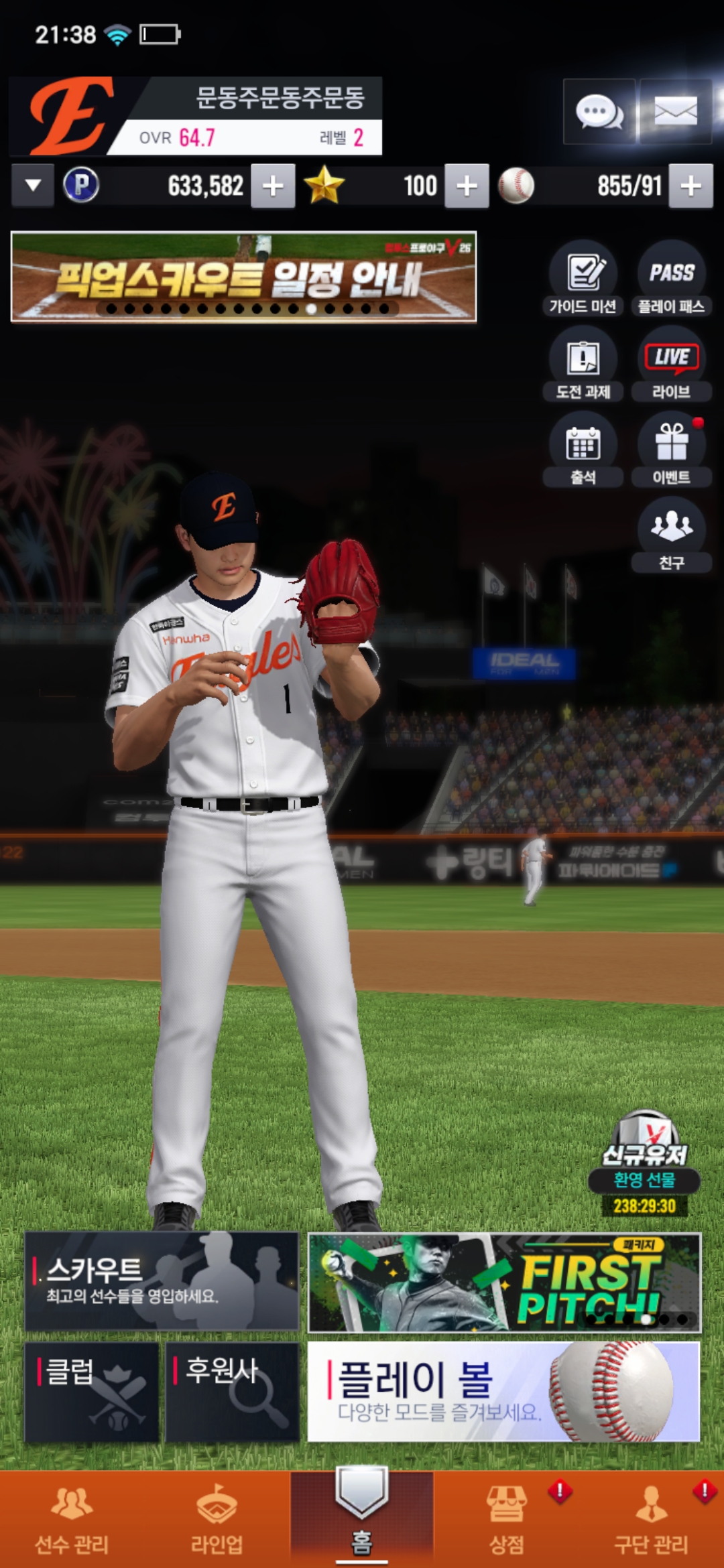The height and width of the screenshot is (1568, 724).
Task: Add more P points with plus button
Action: [273, 186]
